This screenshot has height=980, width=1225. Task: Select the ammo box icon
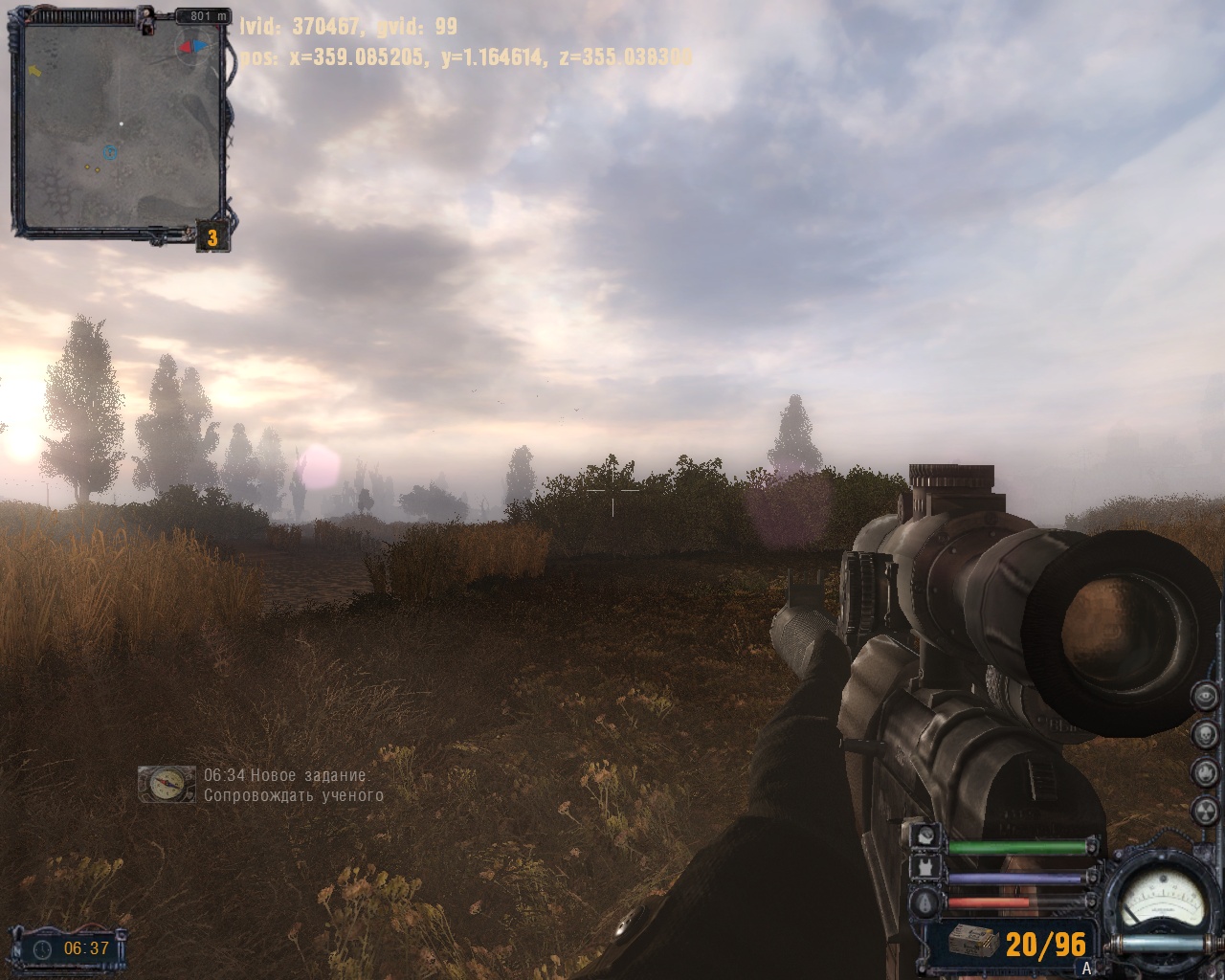(x=974, y=943)
